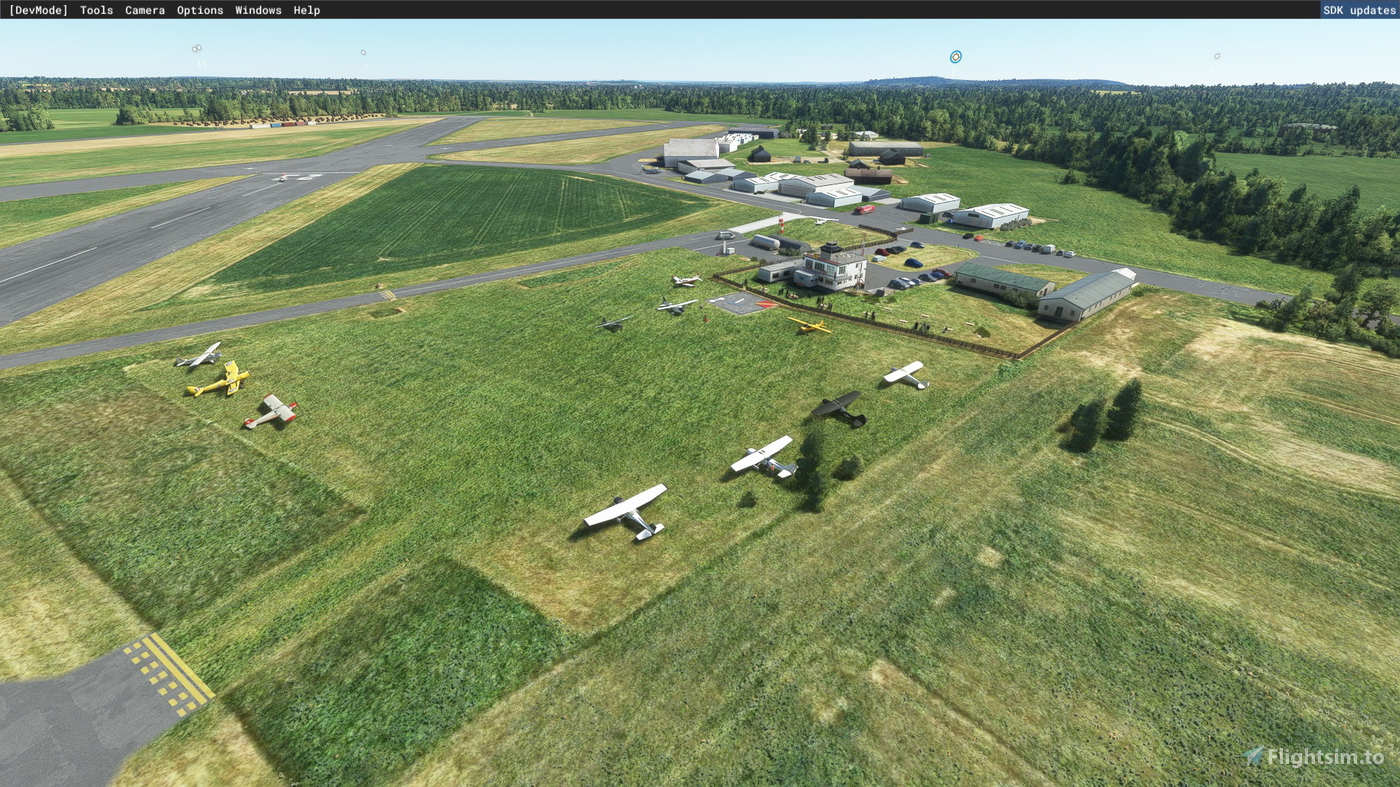
Task: Open the Camera menu
Action: click(x=144, y=10)
